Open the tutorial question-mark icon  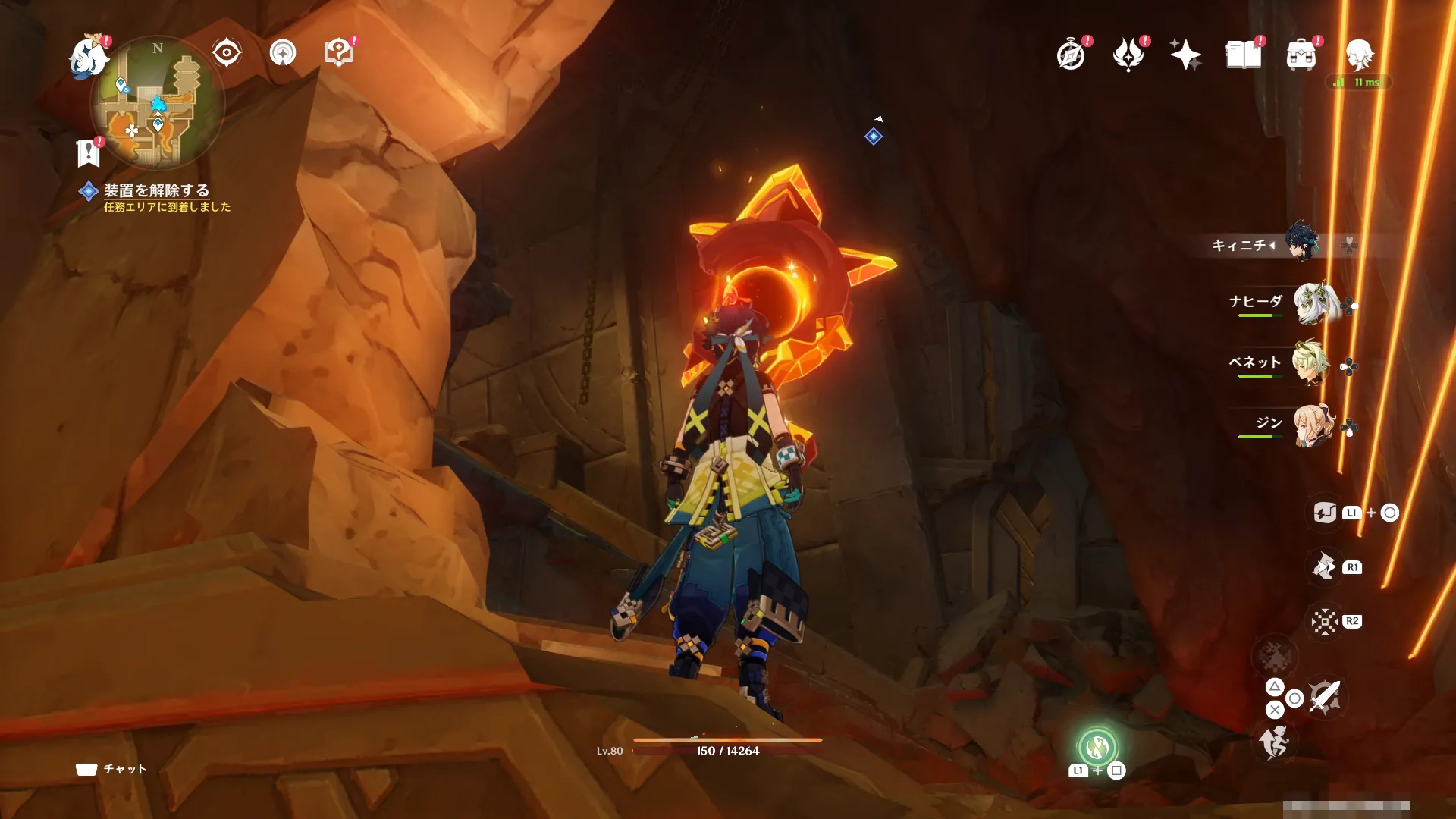[339, 53]
